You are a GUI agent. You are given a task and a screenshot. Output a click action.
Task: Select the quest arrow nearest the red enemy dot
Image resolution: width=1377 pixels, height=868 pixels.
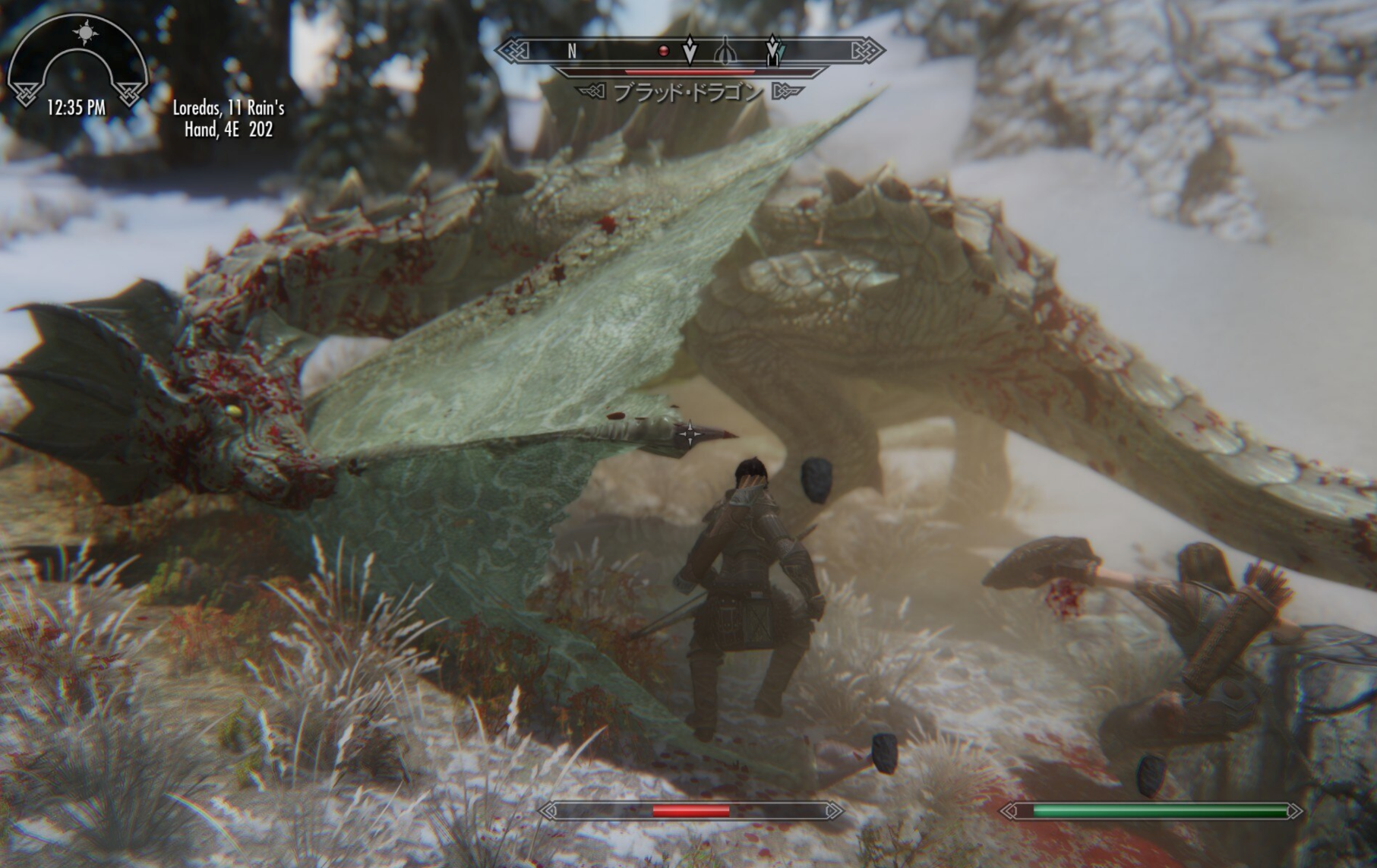(x=690, y=50)
